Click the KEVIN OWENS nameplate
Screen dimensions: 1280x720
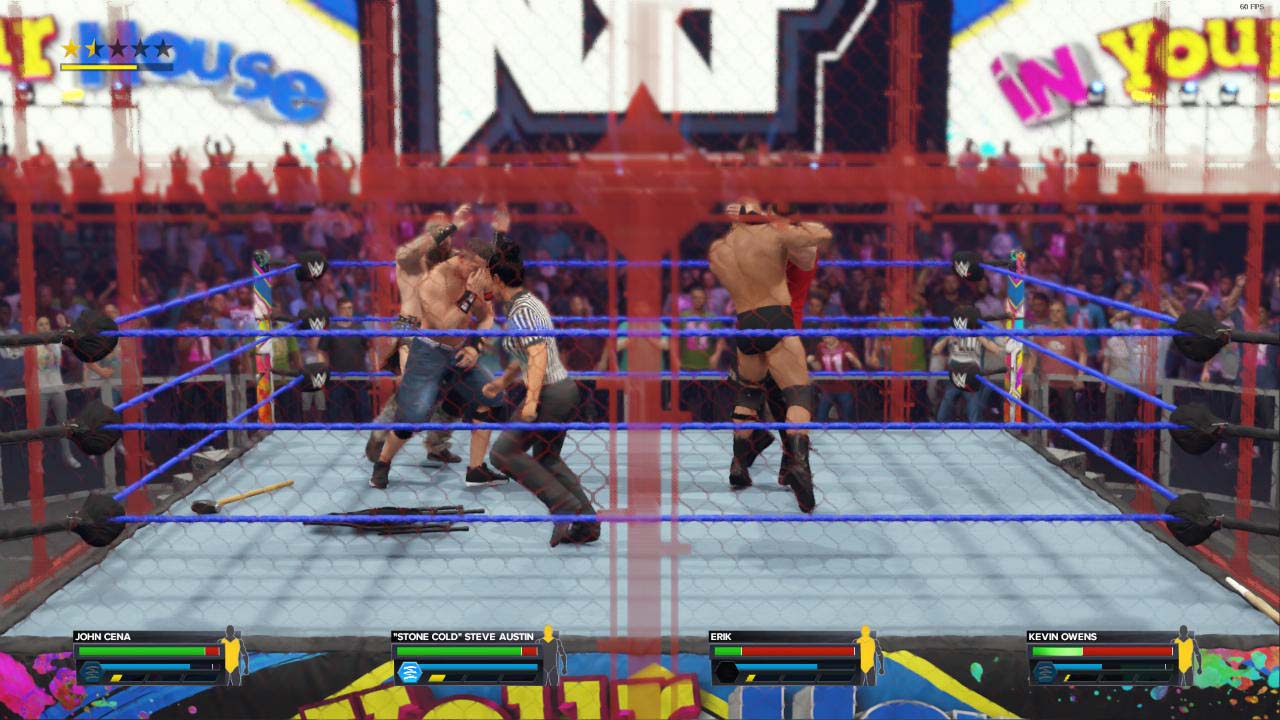[1061, 636]
